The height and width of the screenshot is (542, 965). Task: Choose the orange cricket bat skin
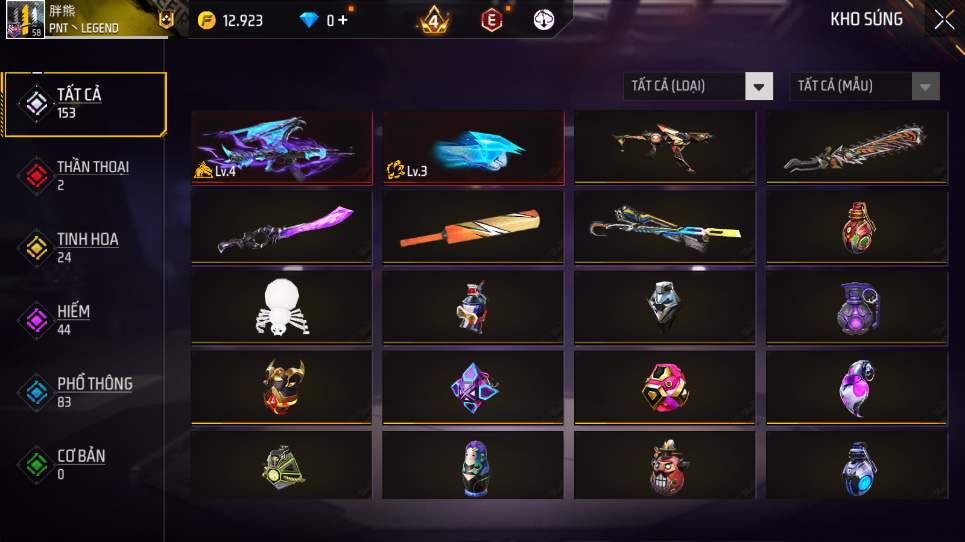pyautogui.click(x=473, y=227)
